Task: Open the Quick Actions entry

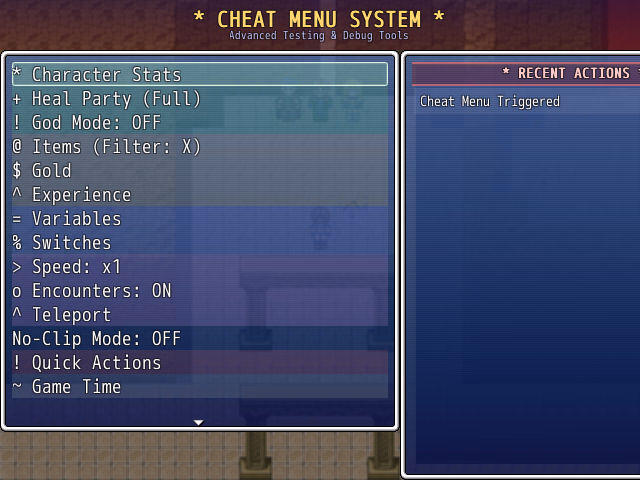Action: pyautogui.click(x=199, y=363)
